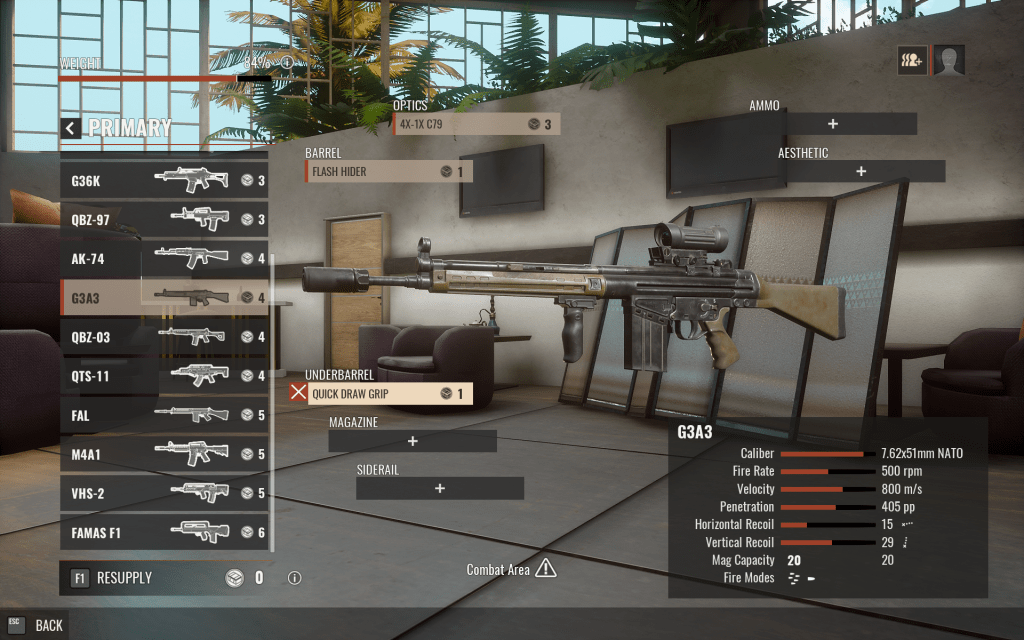Add an ammo type
Image resolution: width=1024 pixels, height=640 pixels.
pos(833,124)
